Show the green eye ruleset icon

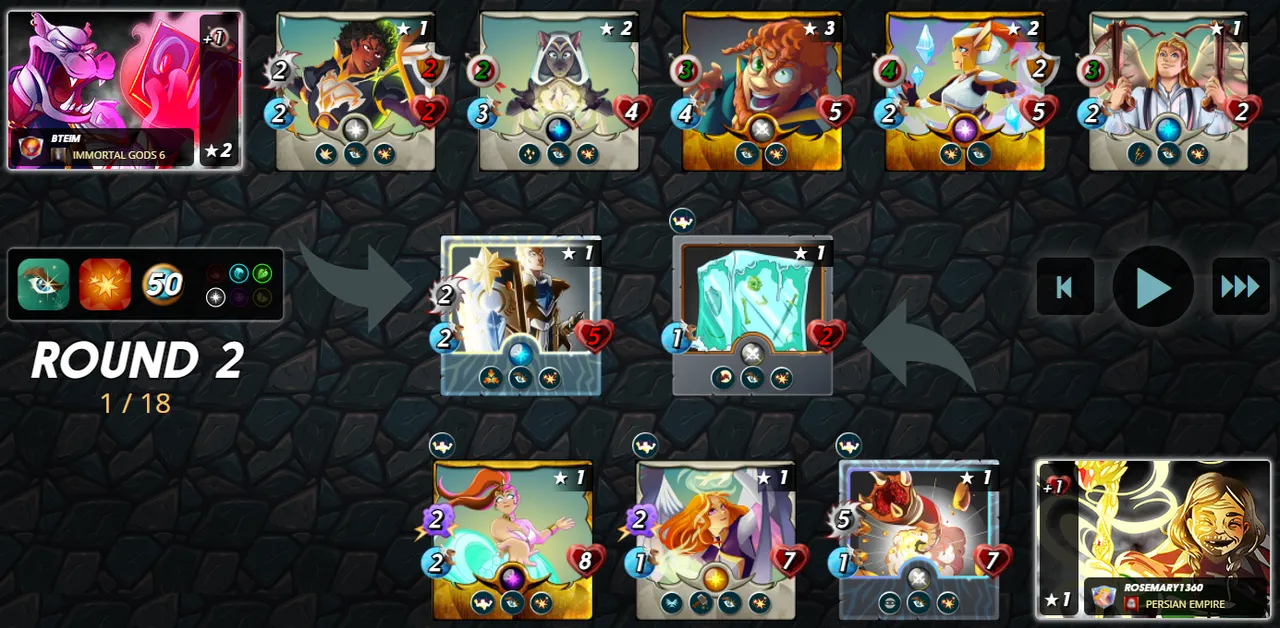click(x=43, y=285)
